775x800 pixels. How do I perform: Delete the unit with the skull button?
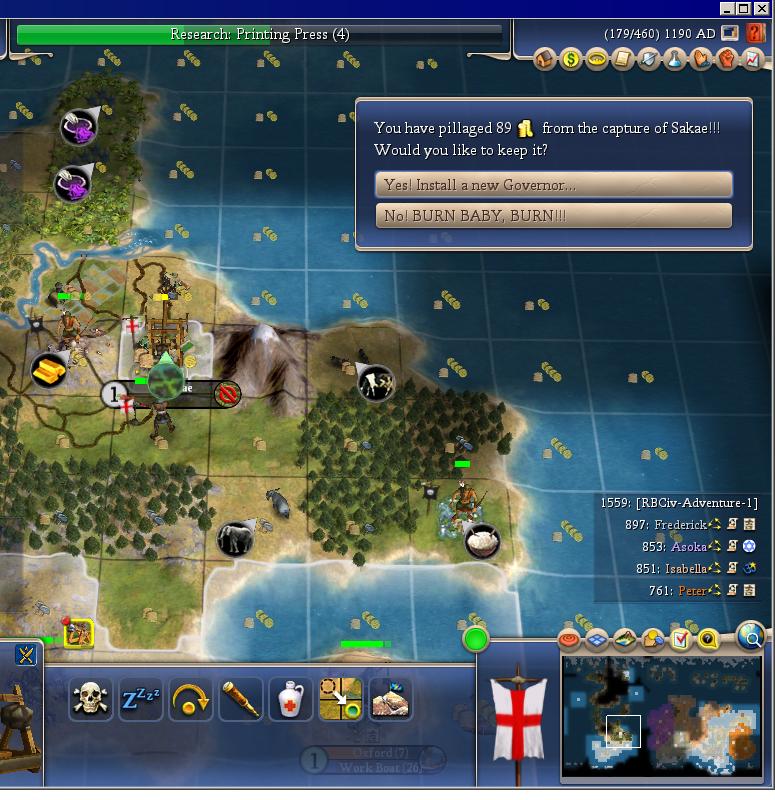(91, 699)
